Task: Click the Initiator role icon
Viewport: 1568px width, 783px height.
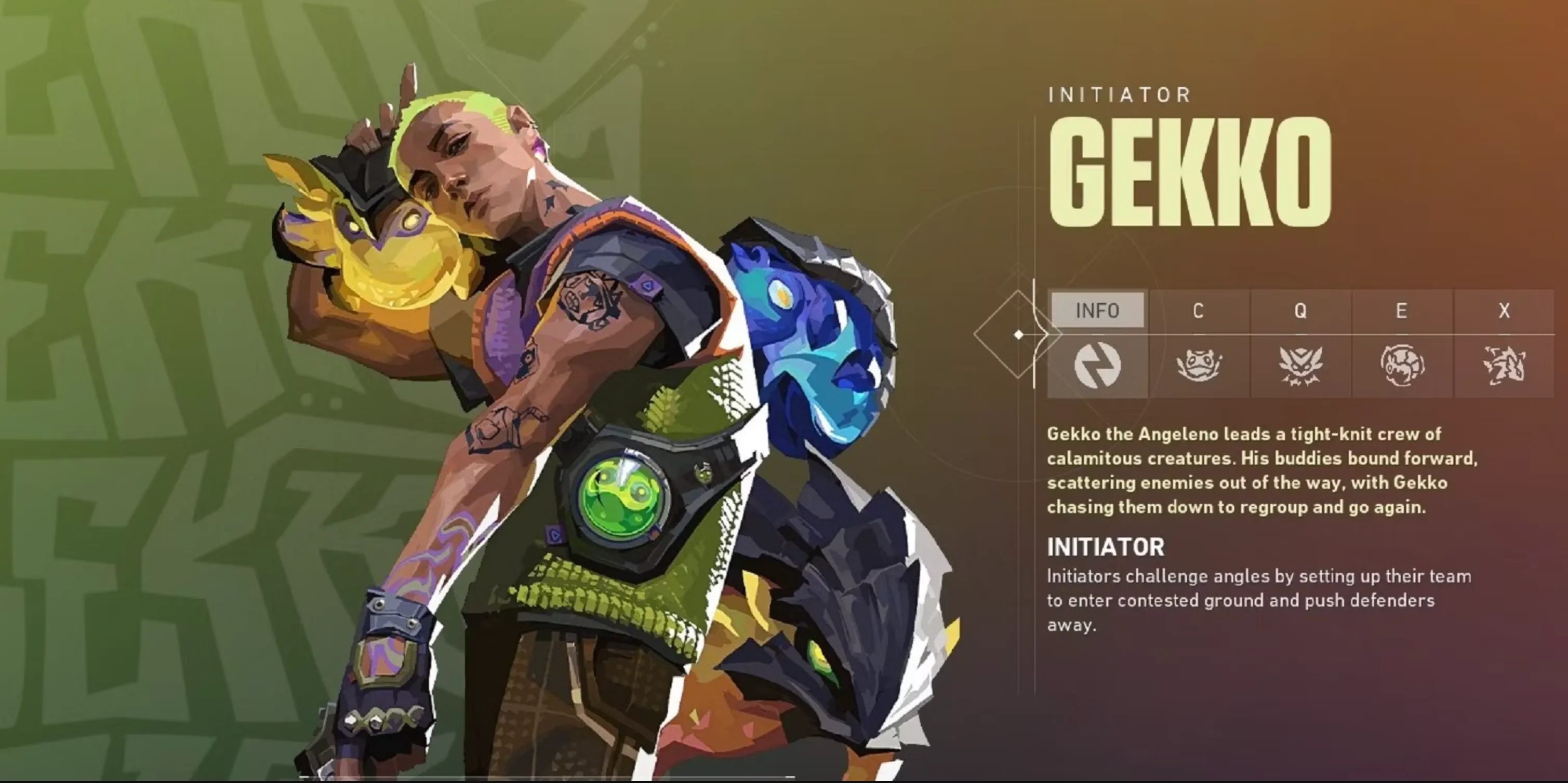Action: (x=1097, y=366)
